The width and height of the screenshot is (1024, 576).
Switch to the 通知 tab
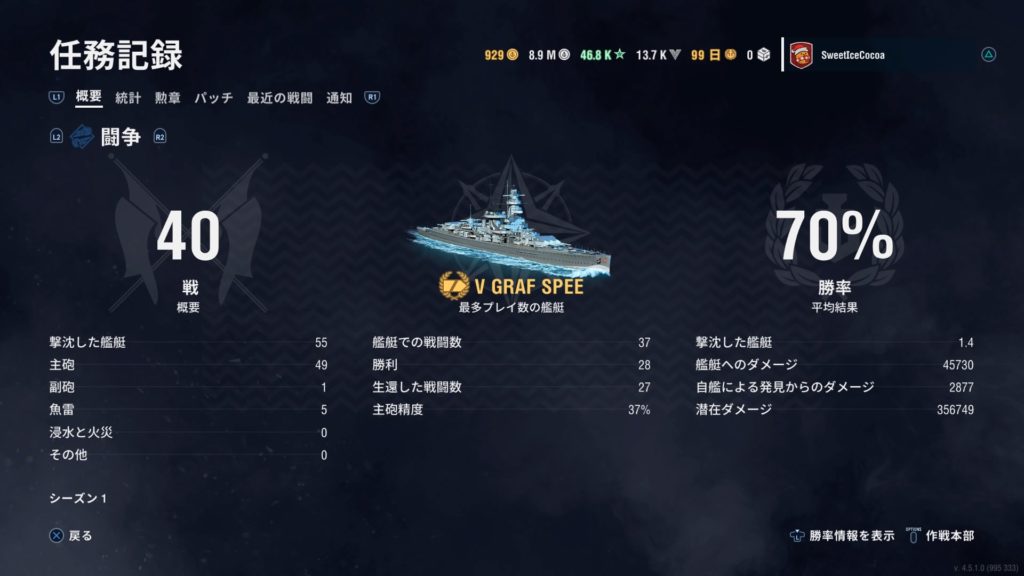(x=339, y=98)
